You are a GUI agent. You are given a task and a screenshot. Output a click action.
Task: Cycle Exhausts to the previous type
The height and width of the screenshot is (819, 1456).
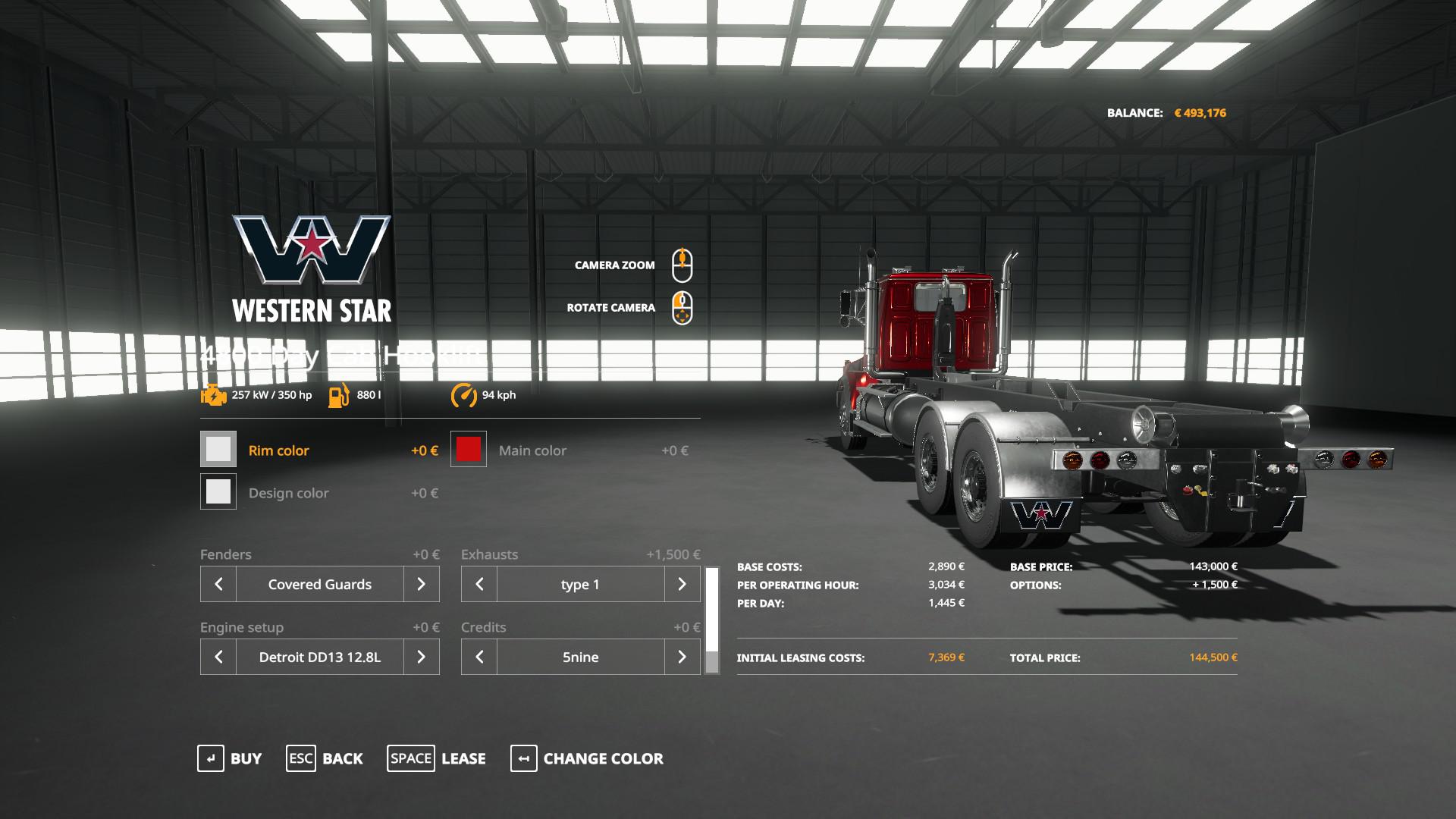pos(479,584)
